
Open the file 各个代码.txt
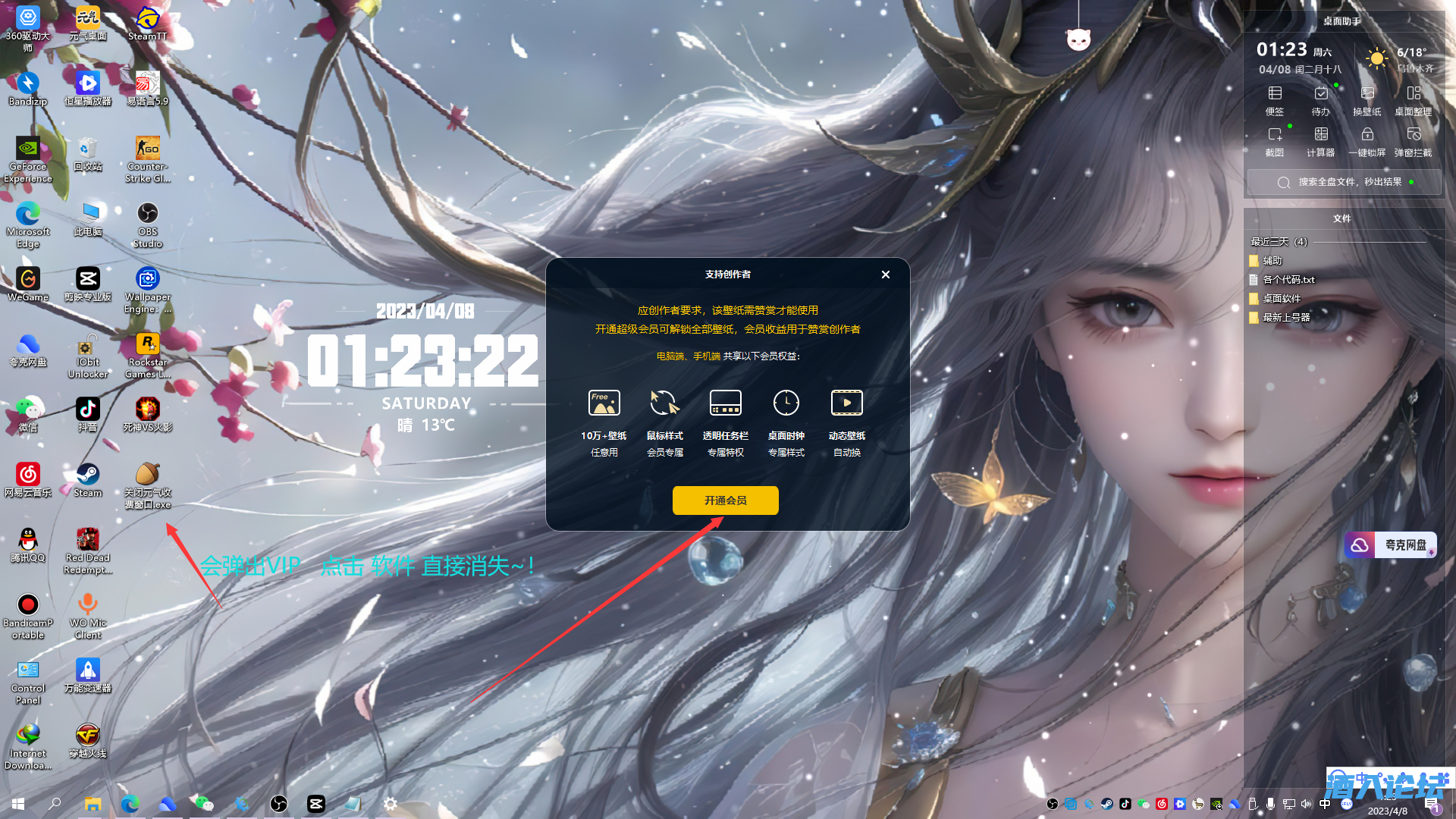pos(1288,279)
